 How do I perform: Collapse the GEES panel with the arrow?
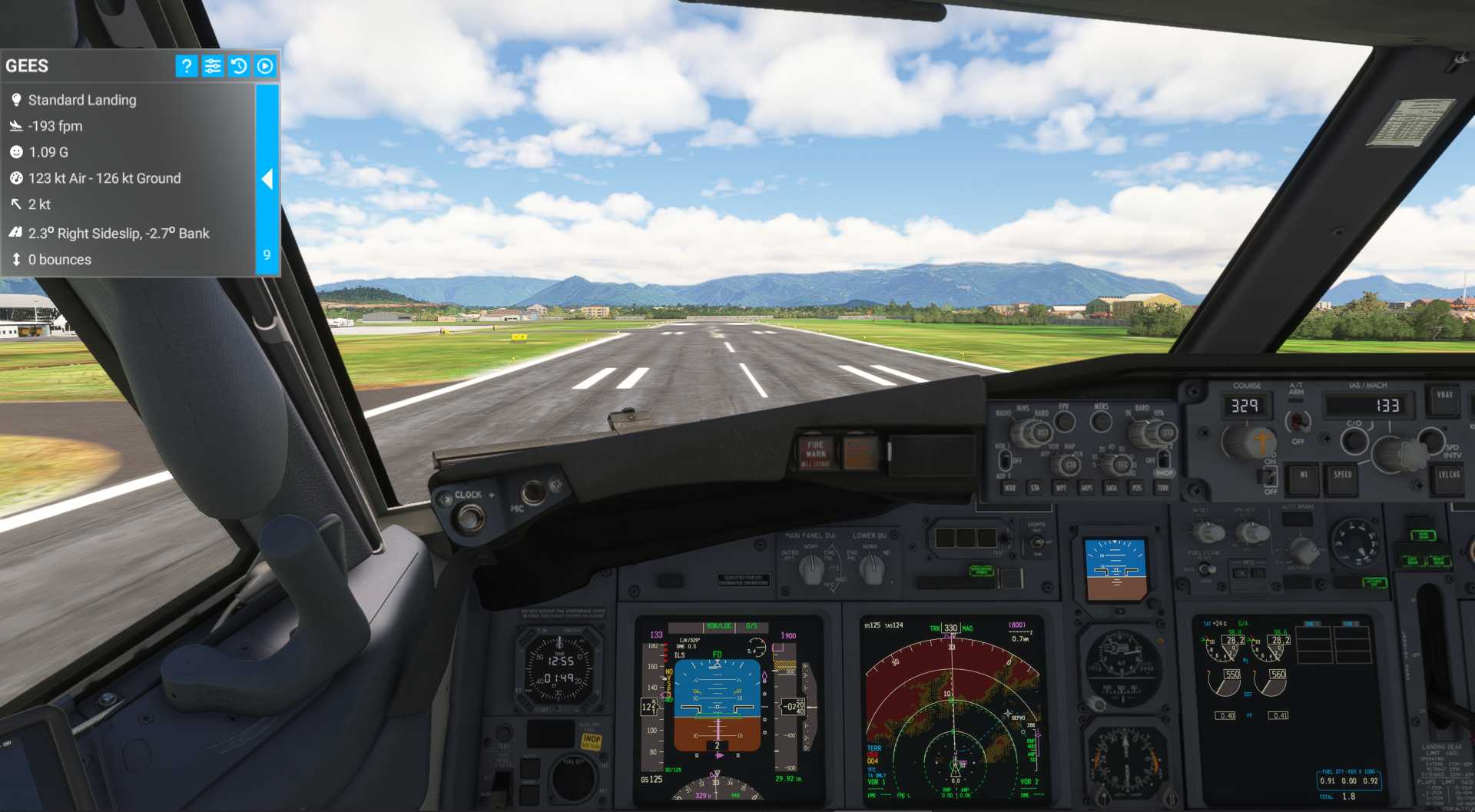pos(267,179)
